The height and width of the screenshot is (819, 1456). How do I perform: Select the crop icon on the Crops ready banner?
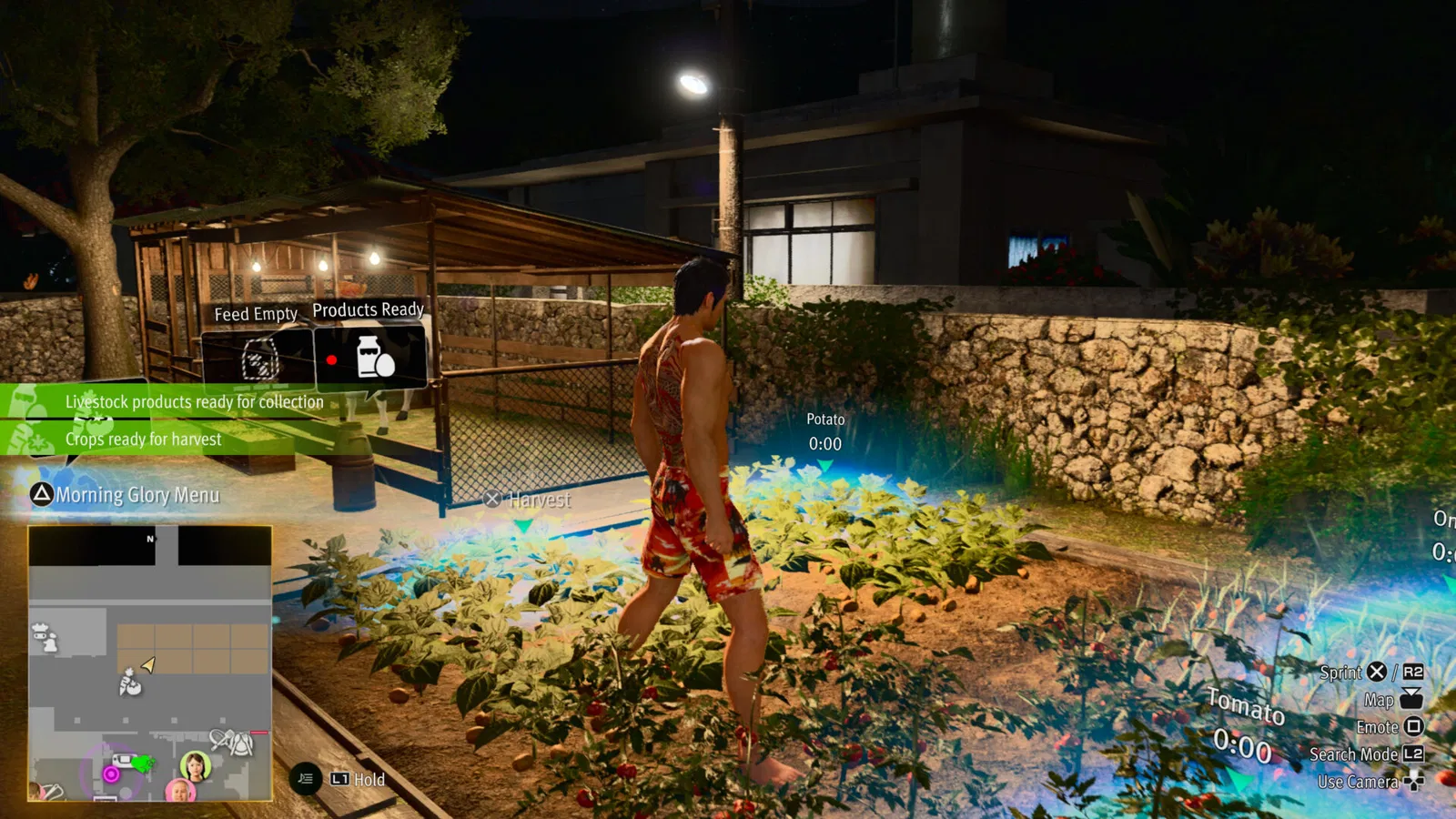coord(31,439)
